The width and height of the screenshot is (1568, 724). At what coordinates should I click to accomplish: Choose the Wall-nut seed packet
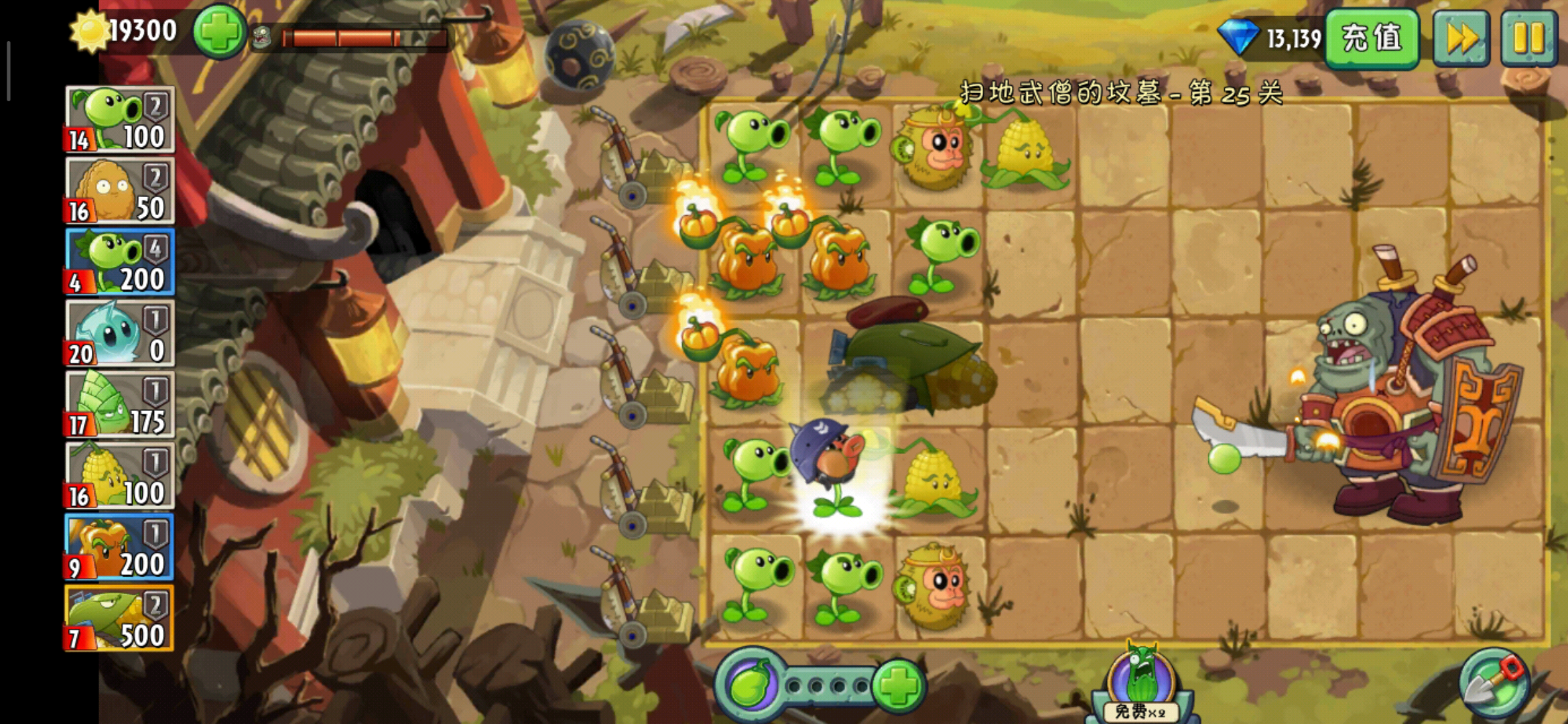(119, 191)
